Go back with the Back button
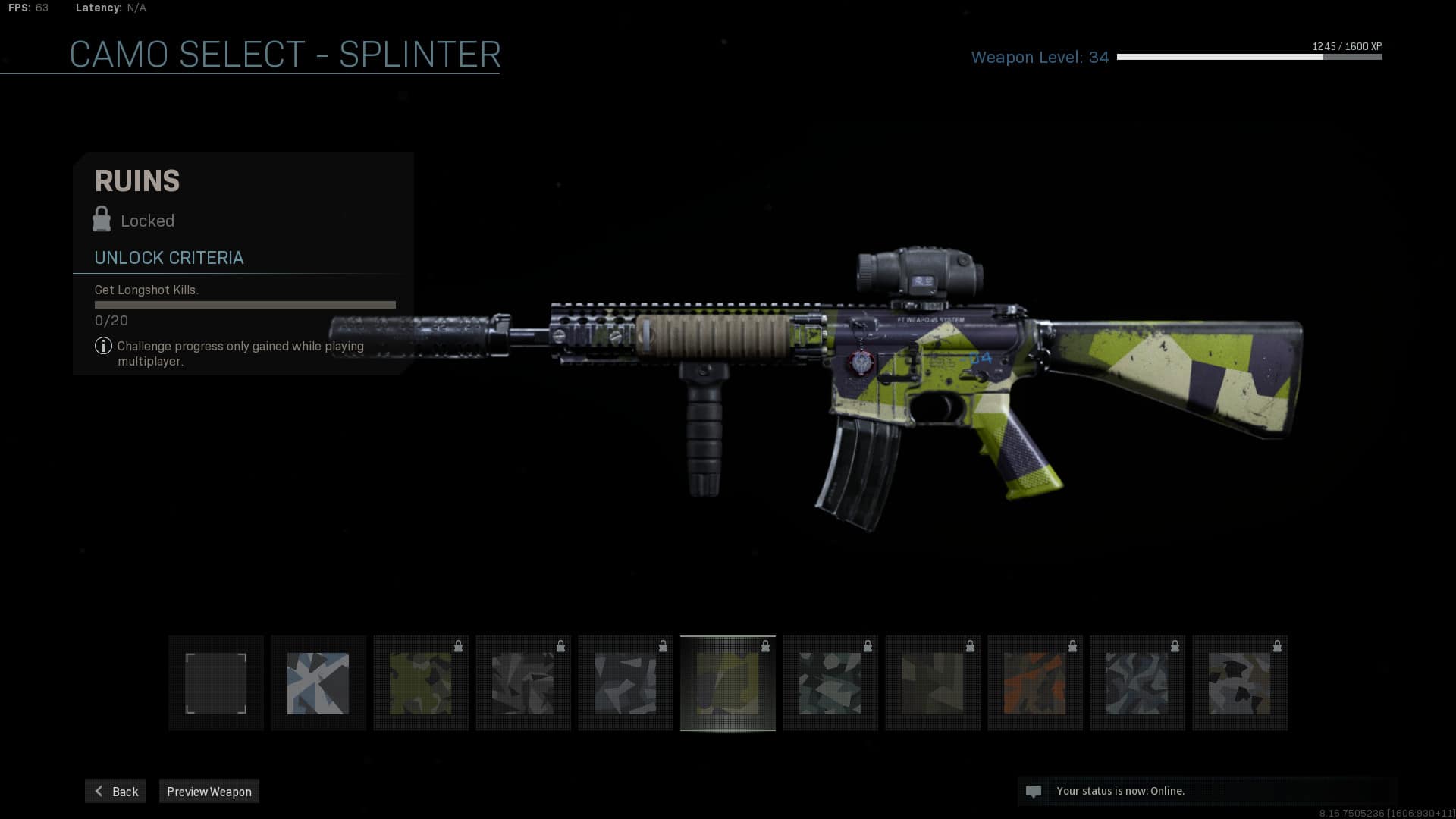This screenshot has height=819, width=1456. click(x=115, y=791)
